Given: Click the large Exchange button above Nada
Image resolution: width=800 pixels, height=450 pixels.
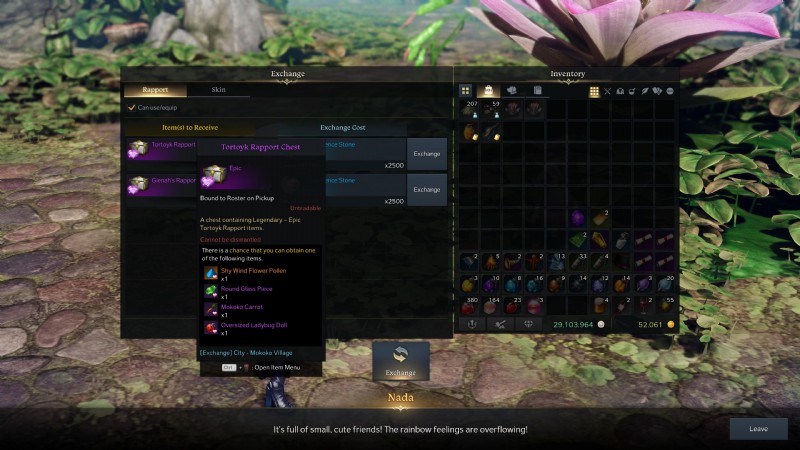Looking at the screenshot, I should 401,361.
